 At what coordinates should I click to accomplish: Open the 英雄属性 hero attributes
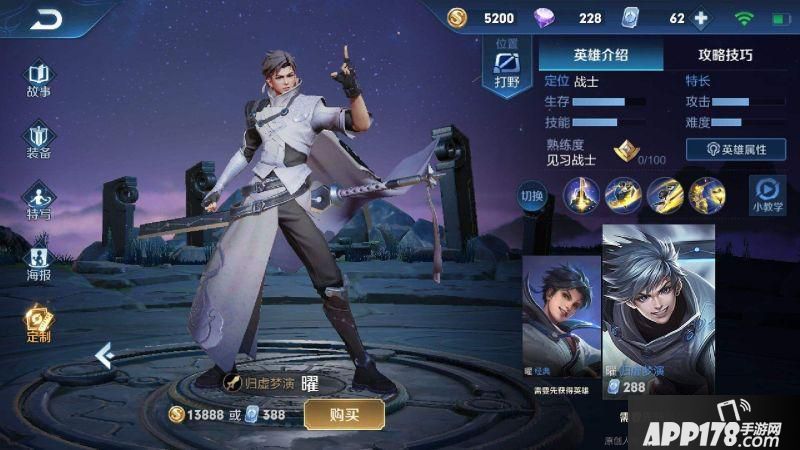(735, 149)
